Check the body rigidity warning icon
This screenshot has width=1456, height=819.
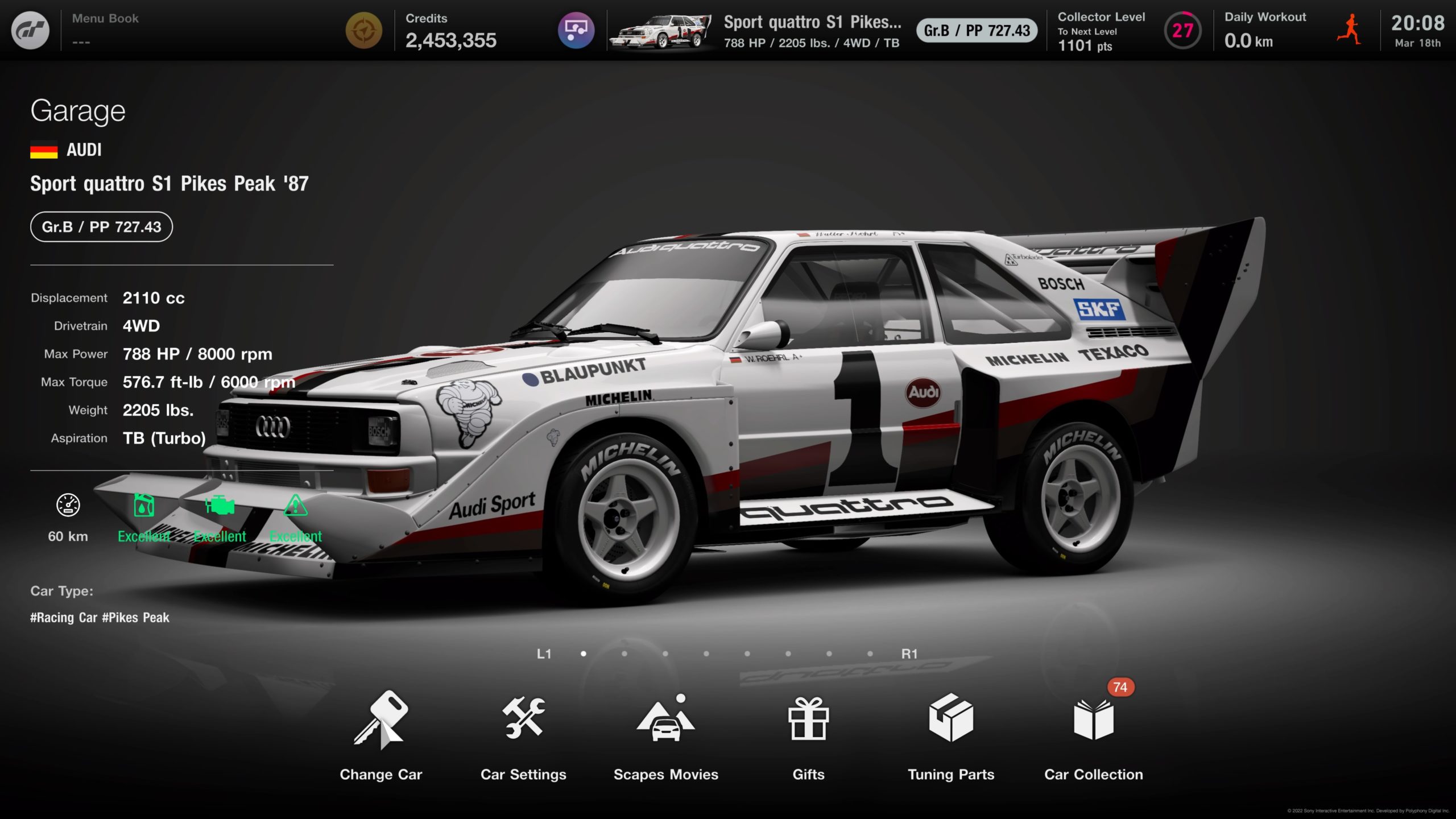click(295, 506)
